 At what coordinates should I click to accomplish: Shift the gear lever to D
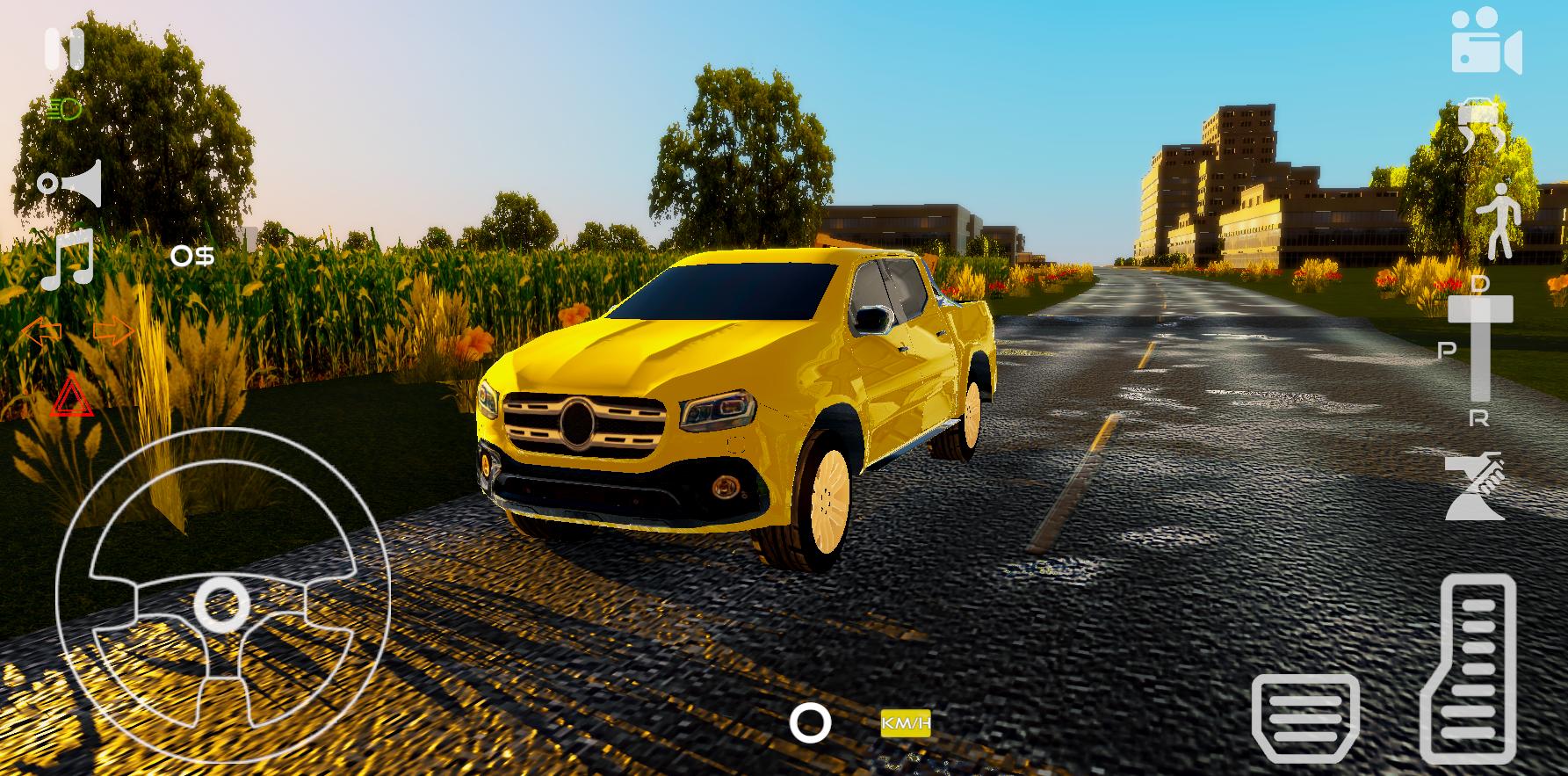[1480, 284]
